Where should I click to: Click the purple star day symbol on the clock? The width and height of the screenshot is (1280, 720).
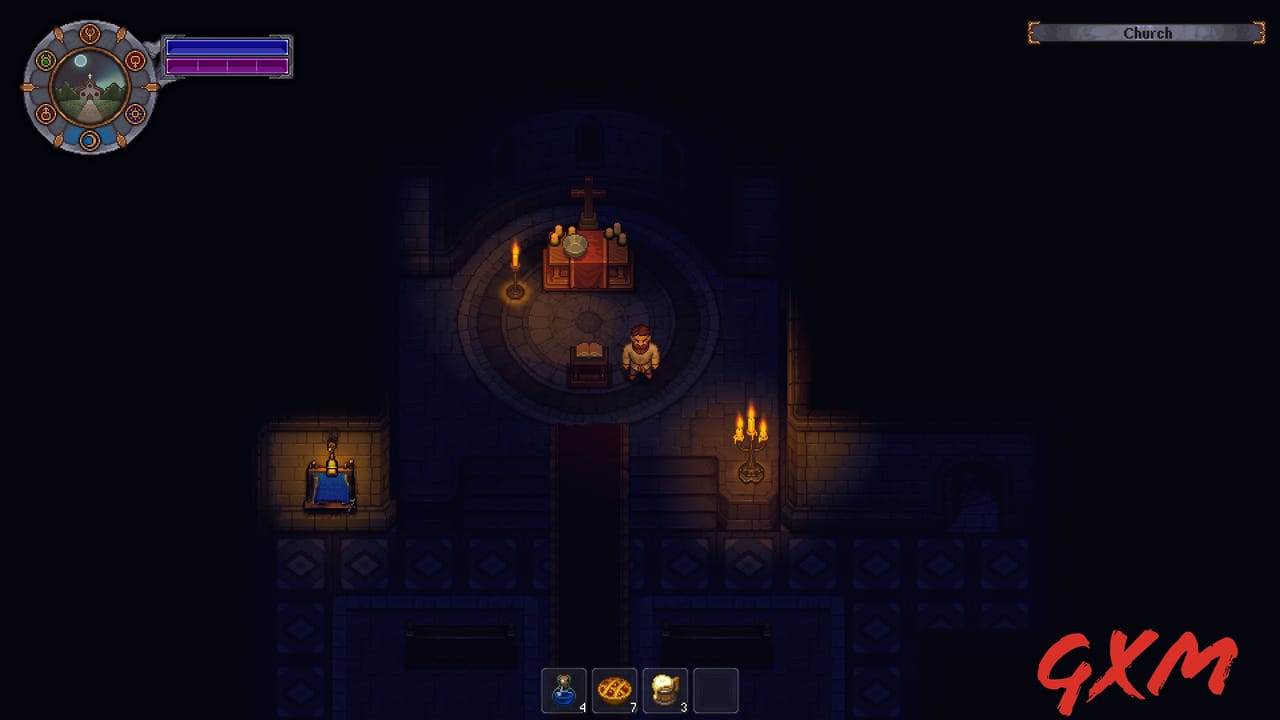[x=134, y=113]
